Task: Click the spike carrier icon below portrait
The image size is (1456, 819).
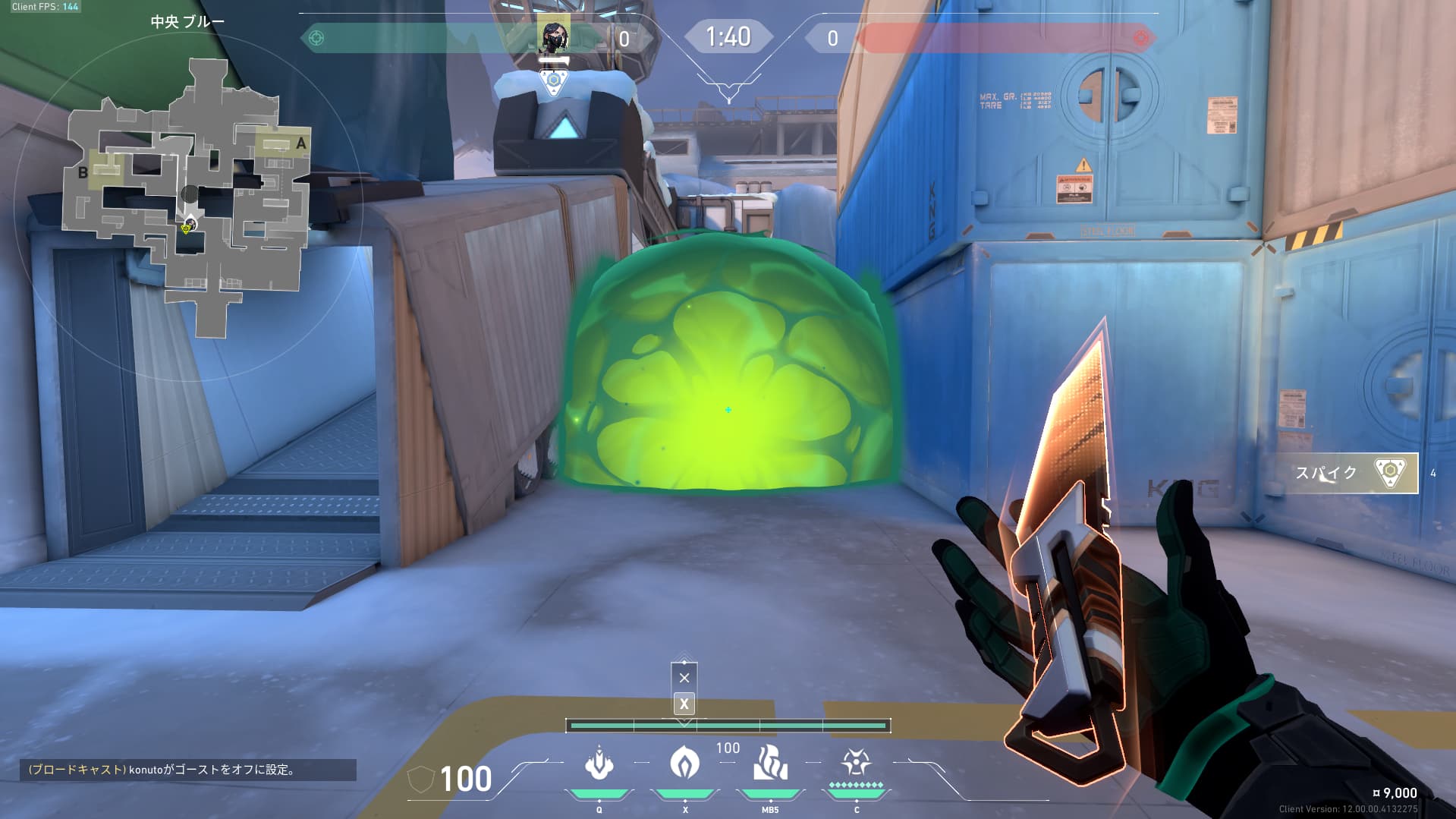Action: [554, 80]
